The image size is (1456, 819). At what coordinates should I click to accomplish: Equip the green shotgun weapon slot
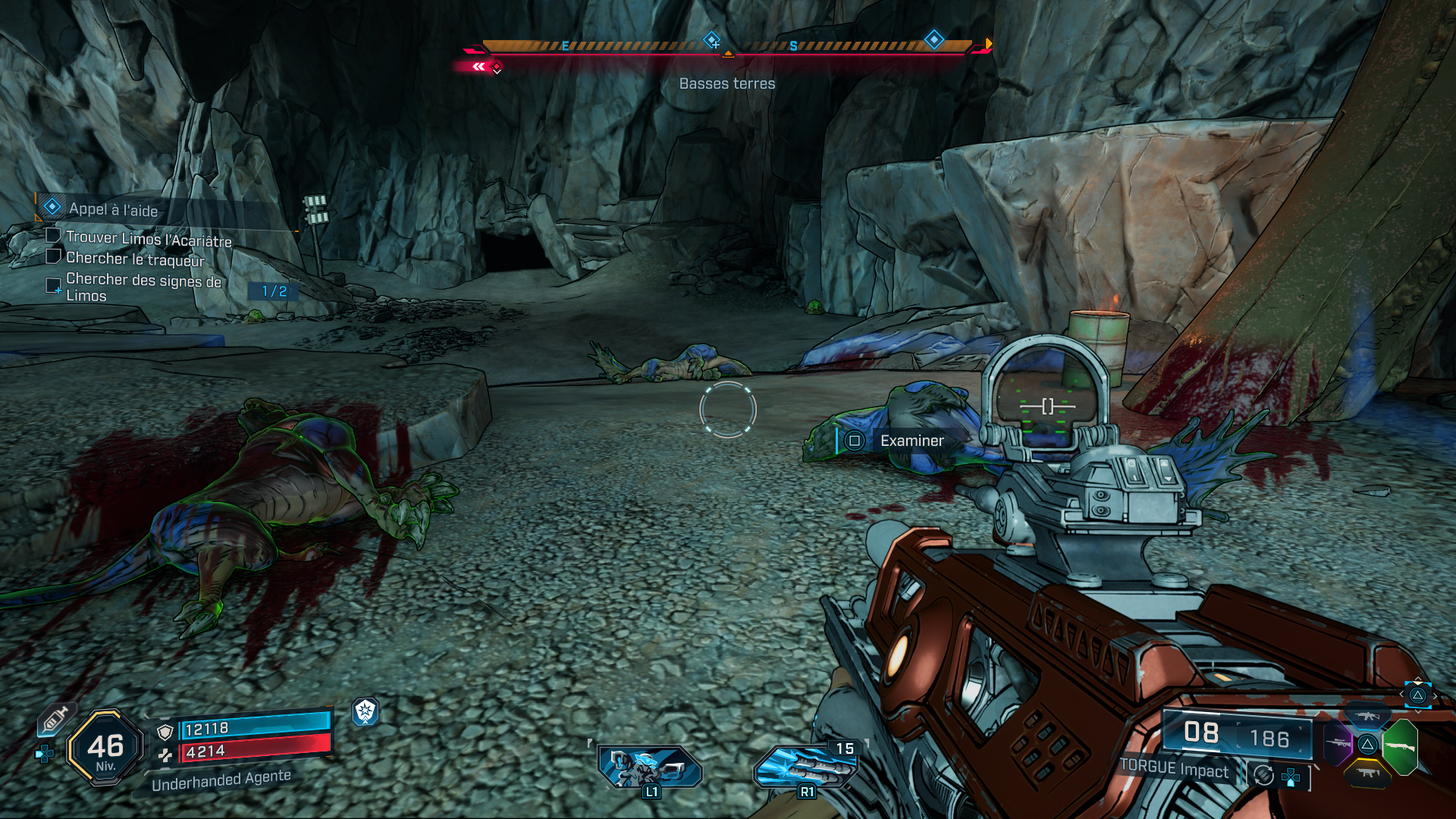[1400, 746]
